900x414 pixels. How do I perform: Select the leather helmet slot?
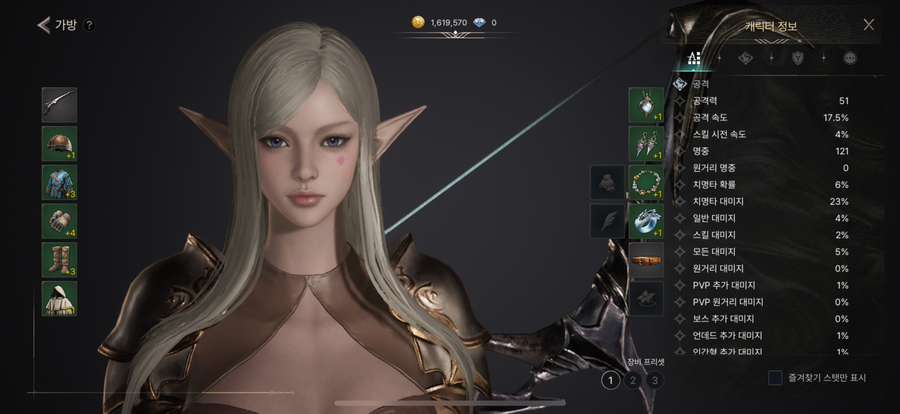pyautogui.click(x=59, y=143)
